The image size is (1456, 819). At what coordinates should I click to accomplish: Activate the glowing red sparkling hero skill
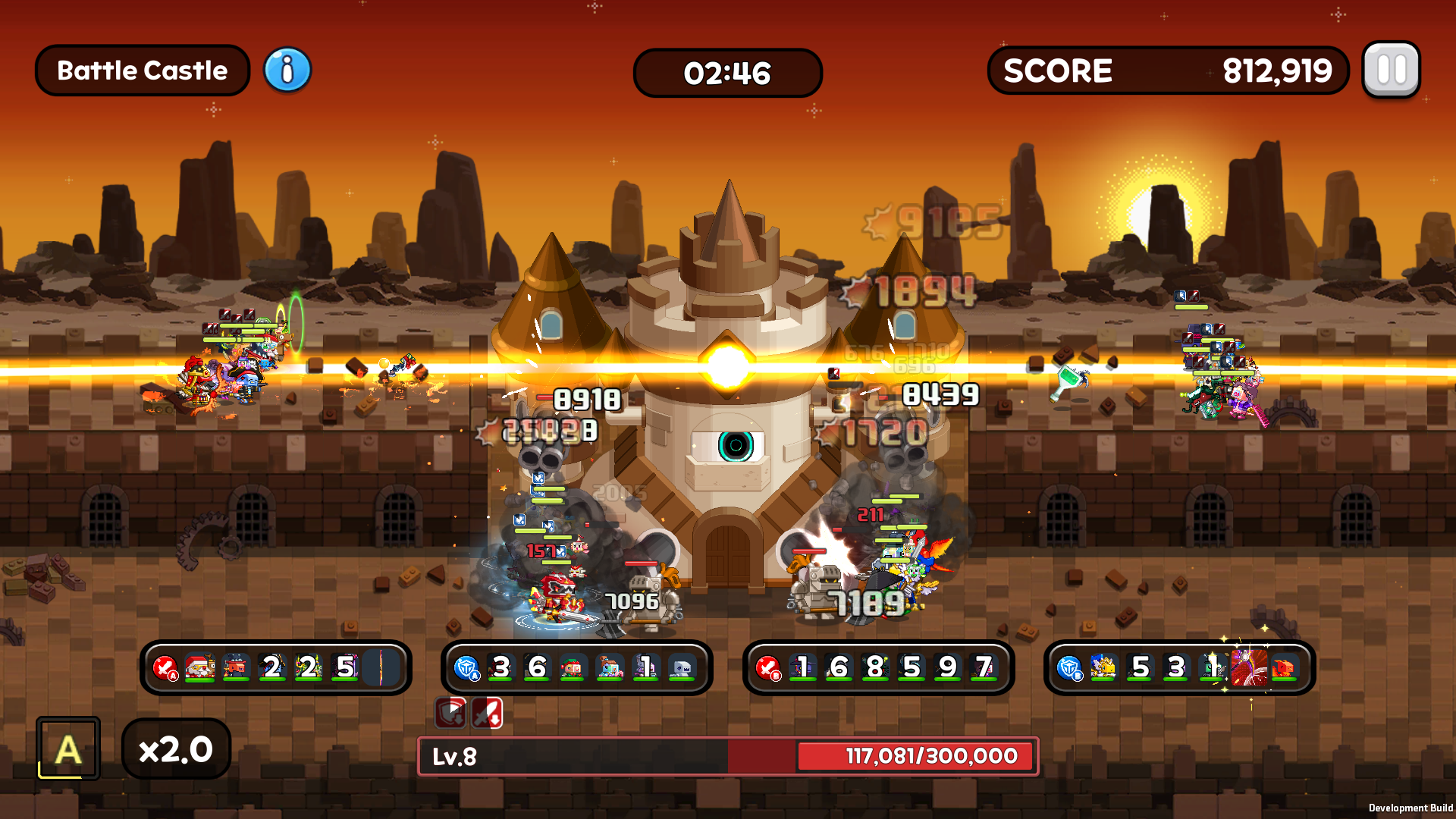tap(1248, 667)
